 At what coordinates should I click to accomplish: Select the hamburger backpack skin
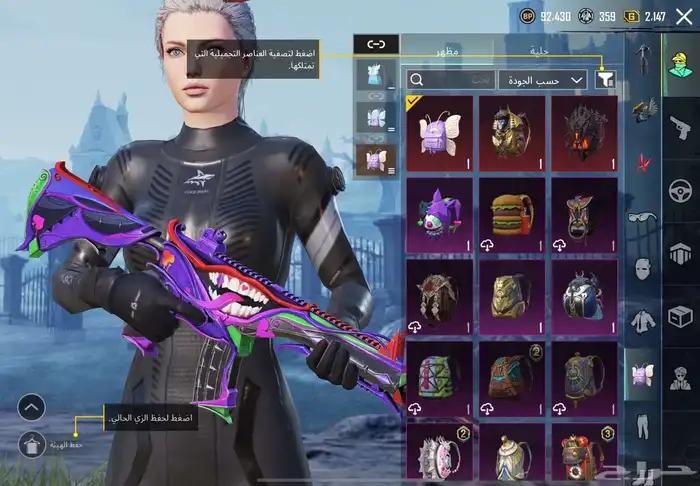coord(511,211)
